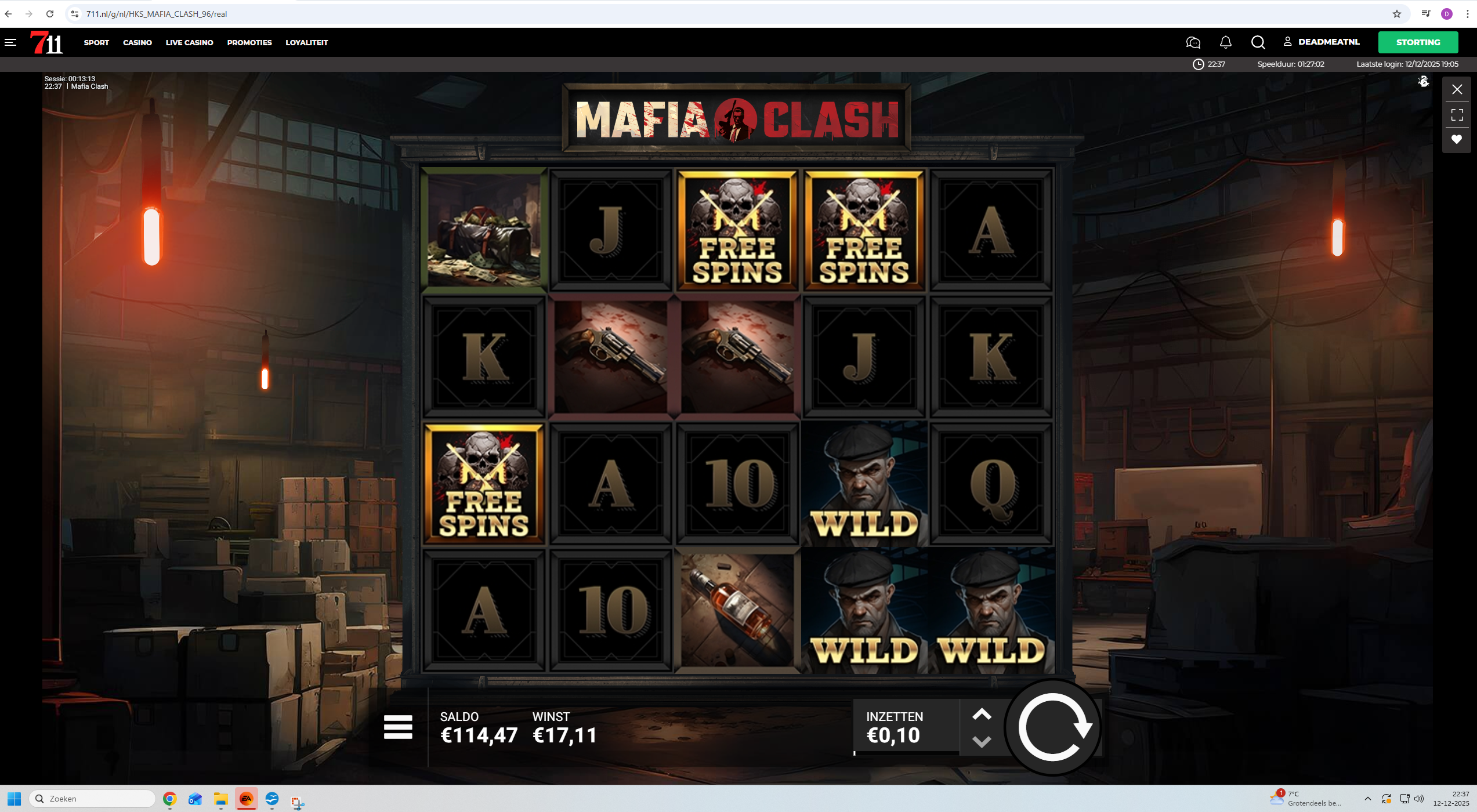Open the site search magnifier

pyautogui.click(x=1258, y=42)
